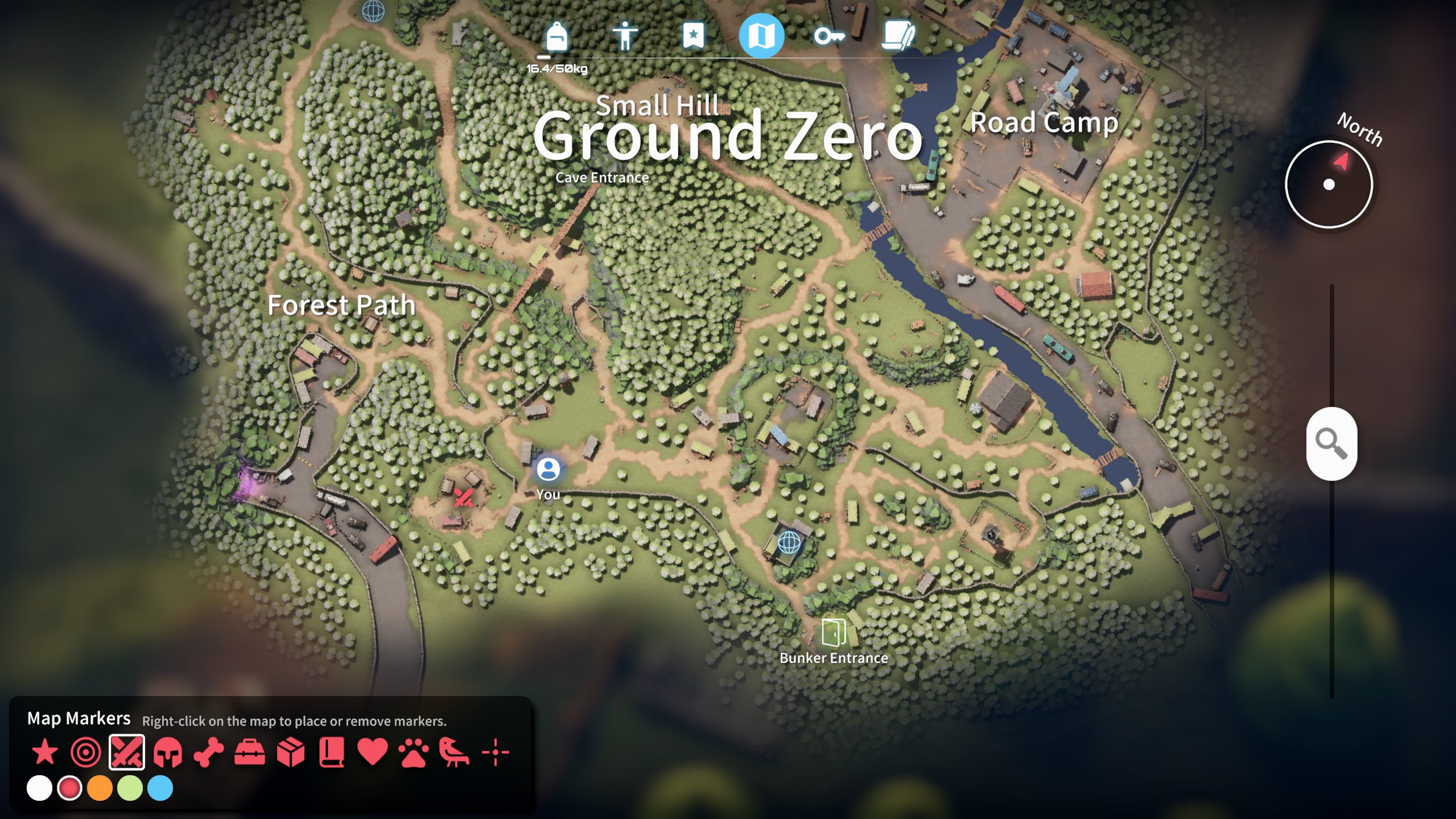Pick the box crate map marker

[x=291, y=752]
